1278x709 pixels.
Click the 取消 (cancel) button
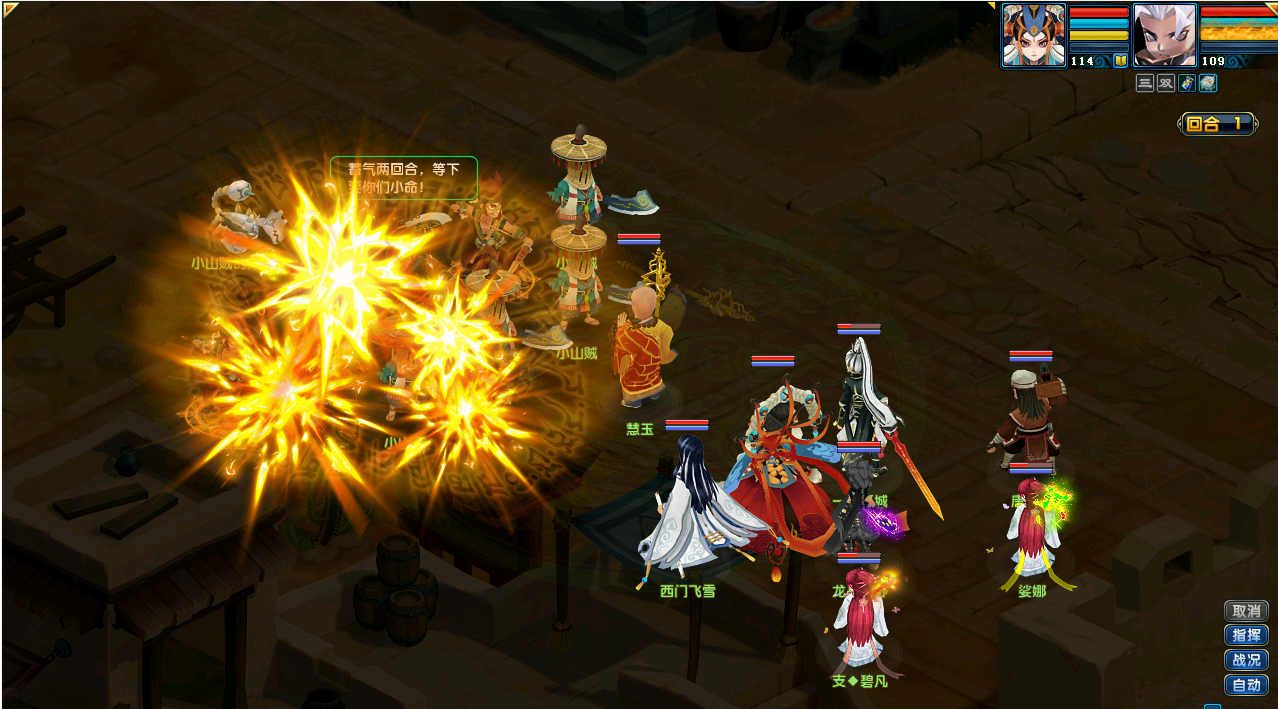[x=1246, y=611]
